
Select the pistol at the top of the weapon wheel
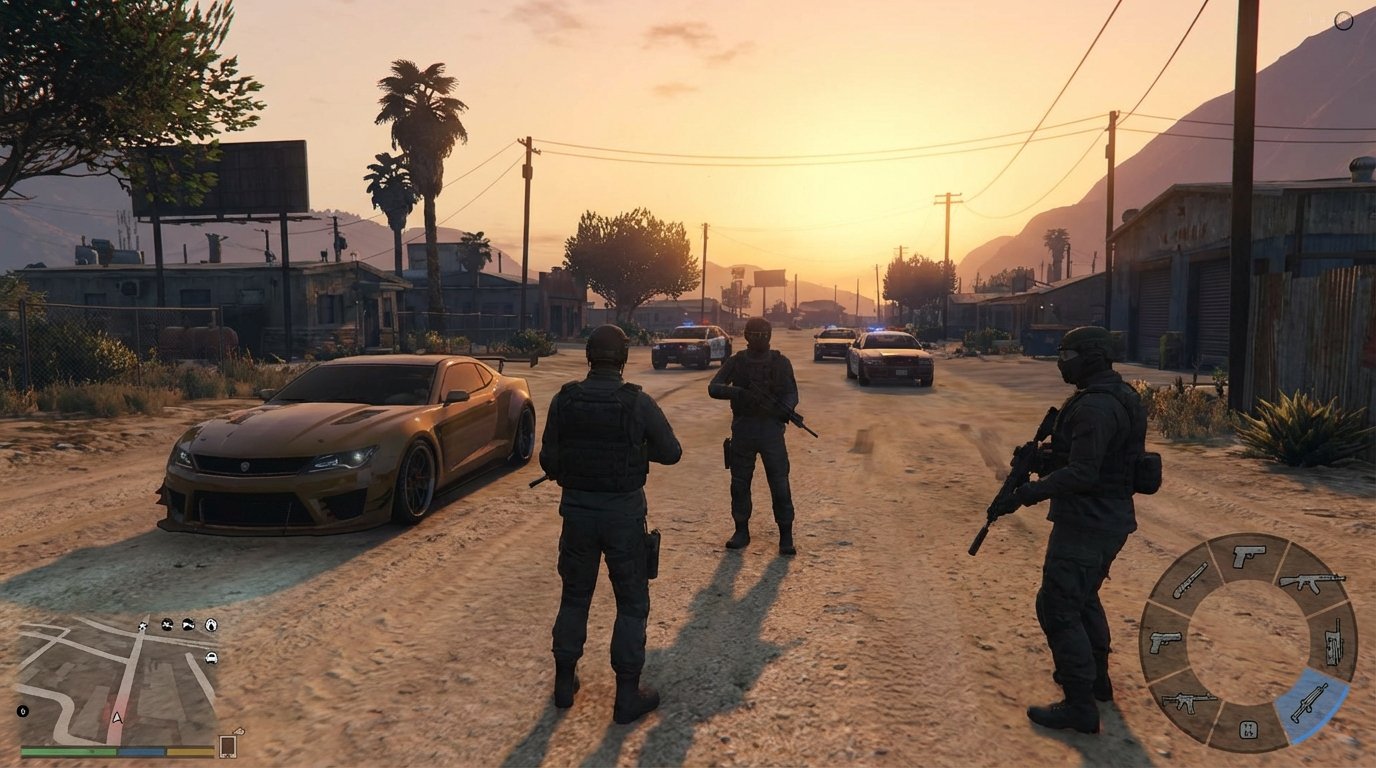[1248, 553]
